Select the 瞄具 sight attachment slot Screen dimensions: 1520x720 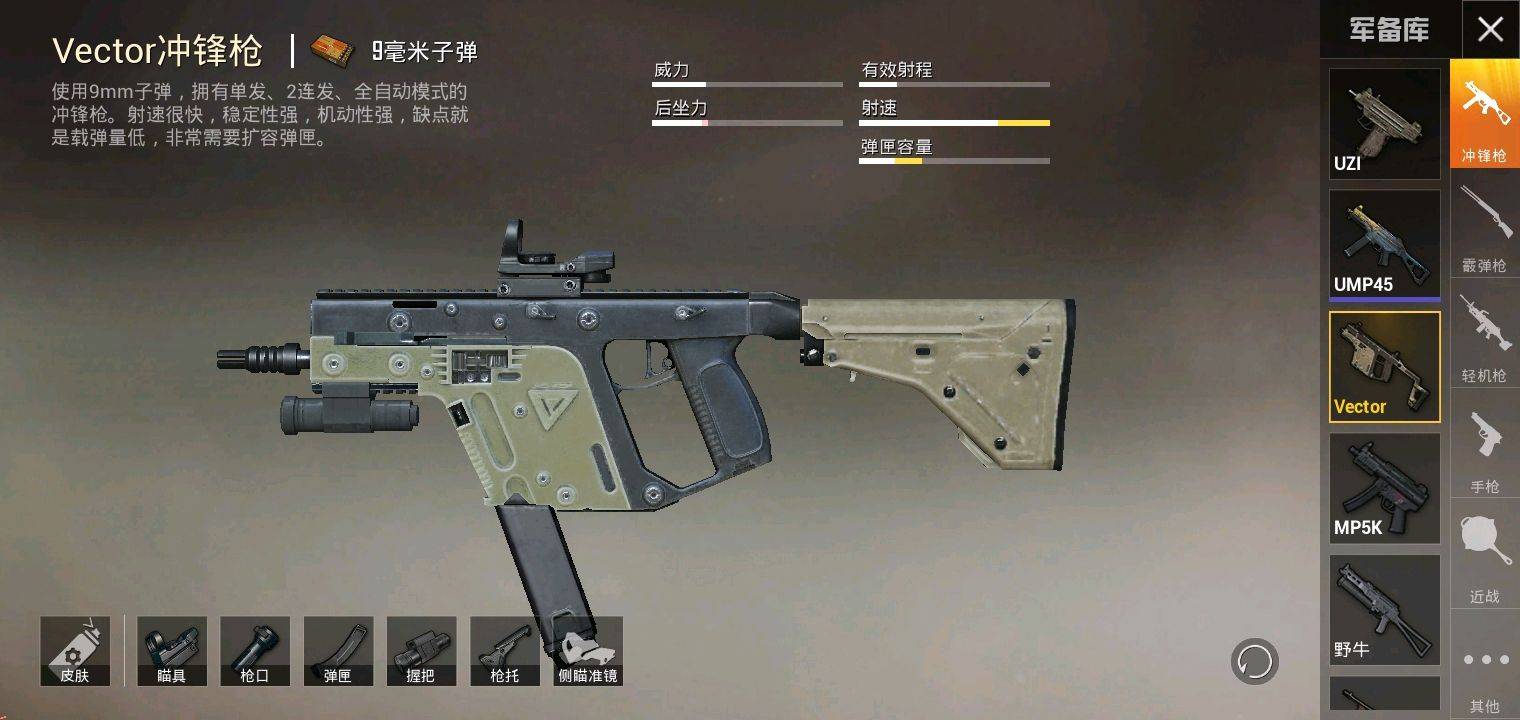pyautogui.click(x=172, y=650)
